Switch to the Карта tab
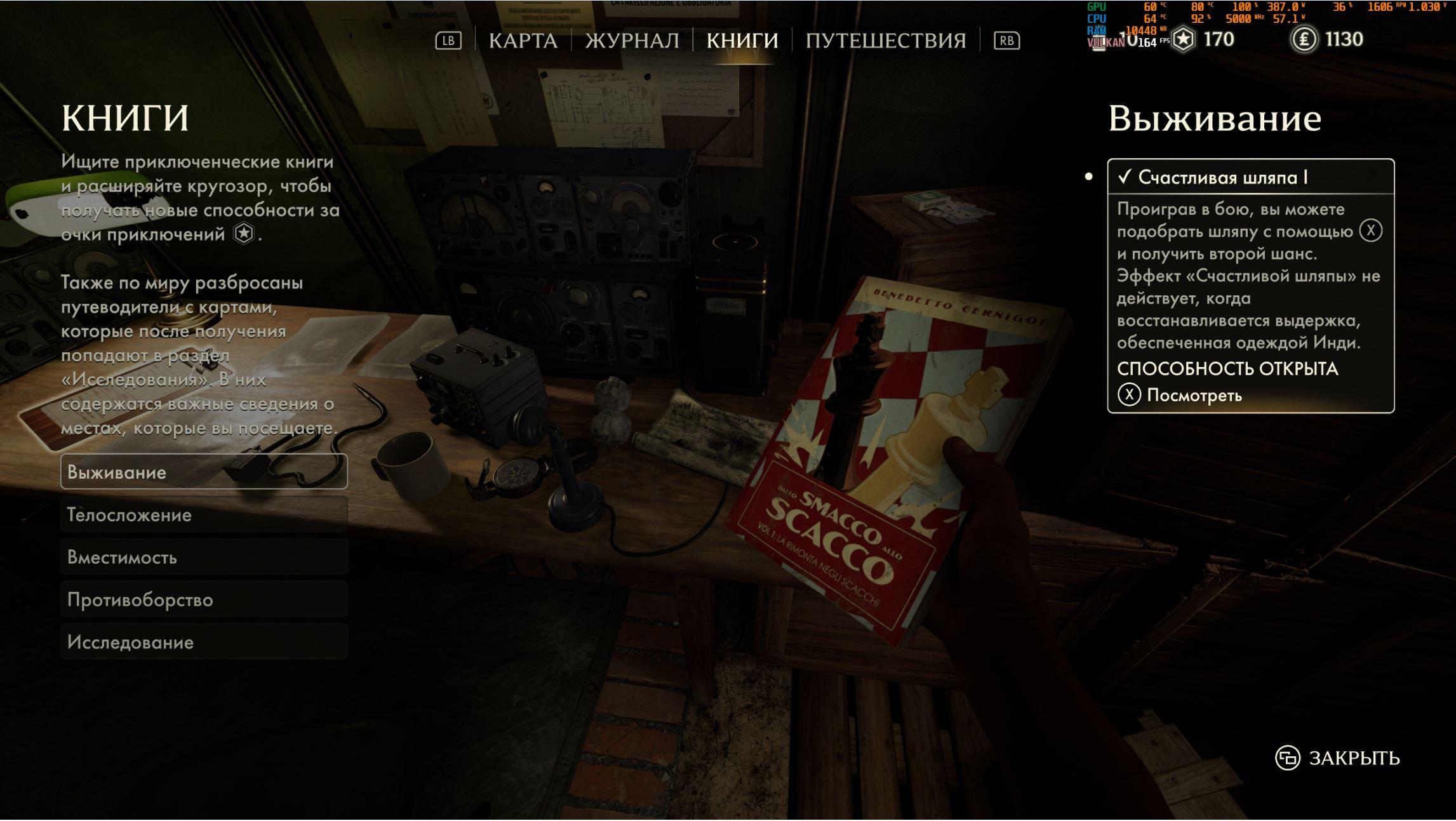This screenshot has width=1456, height=821. click(x=523, y=41)
